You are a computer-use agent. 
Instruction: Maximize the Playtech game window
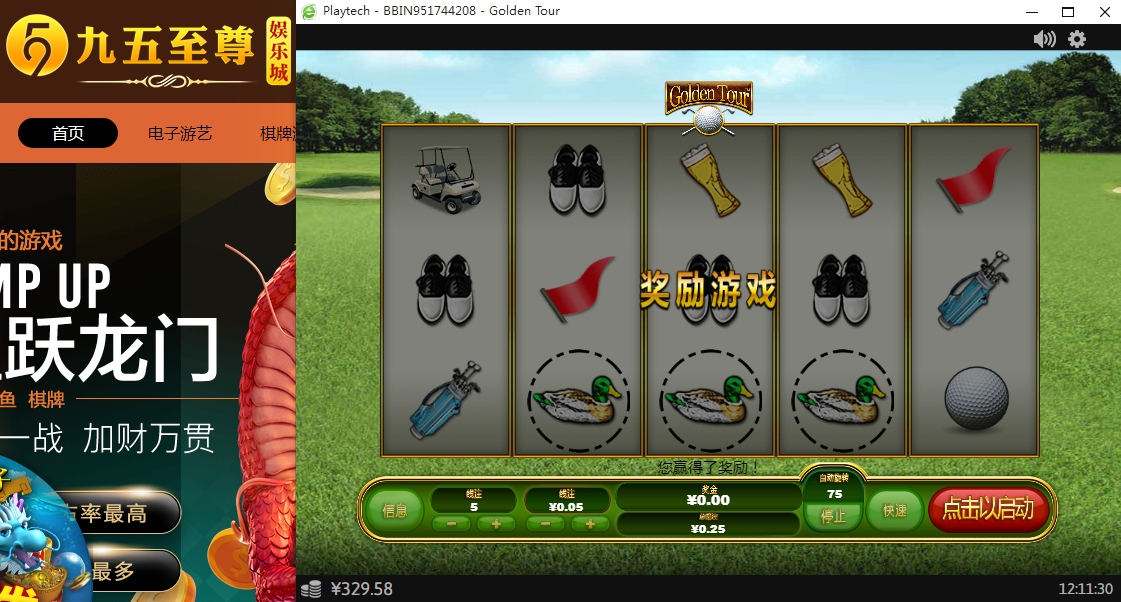1068,11
